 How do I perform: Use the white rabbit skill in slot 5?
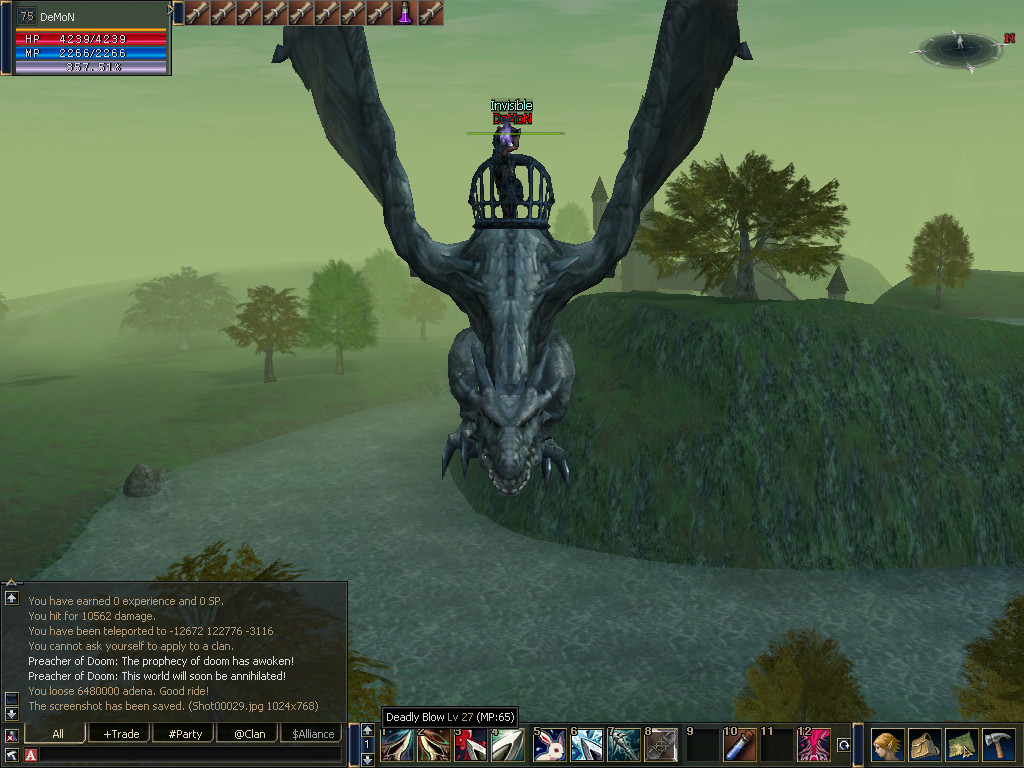[x=549, y=746]
